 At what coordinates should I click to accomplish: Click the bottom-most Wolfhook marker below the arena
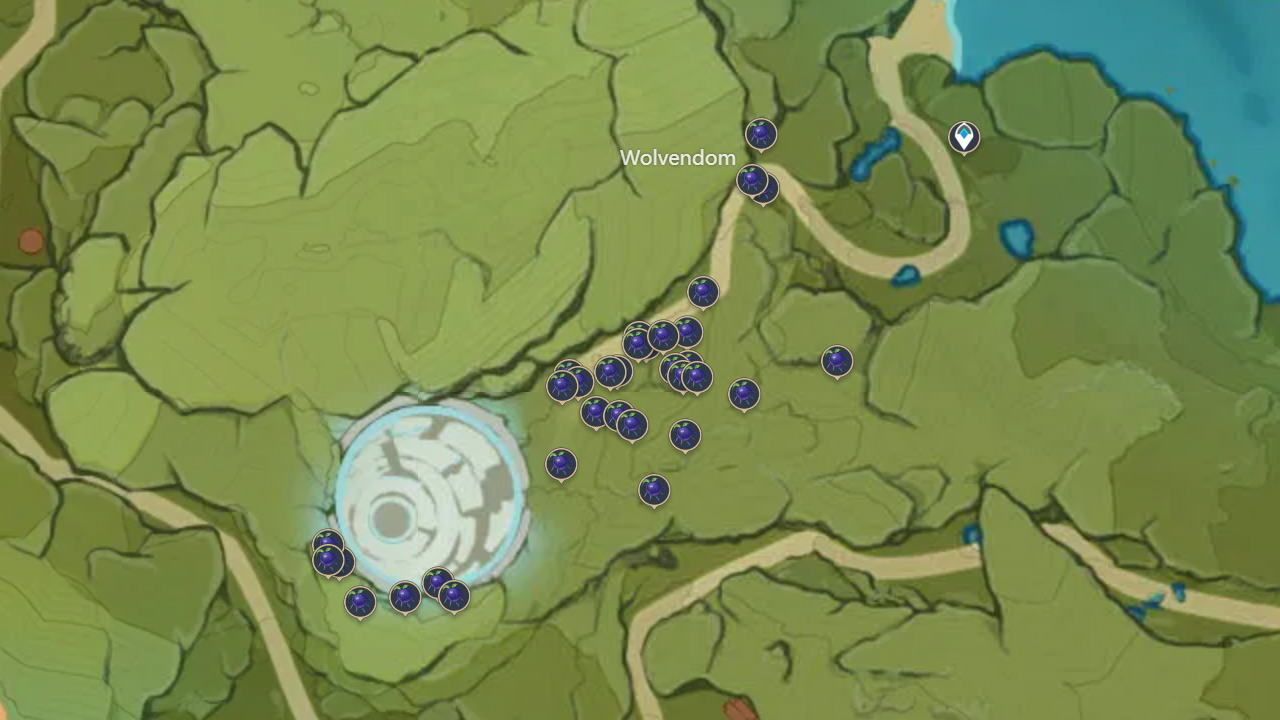360,601
